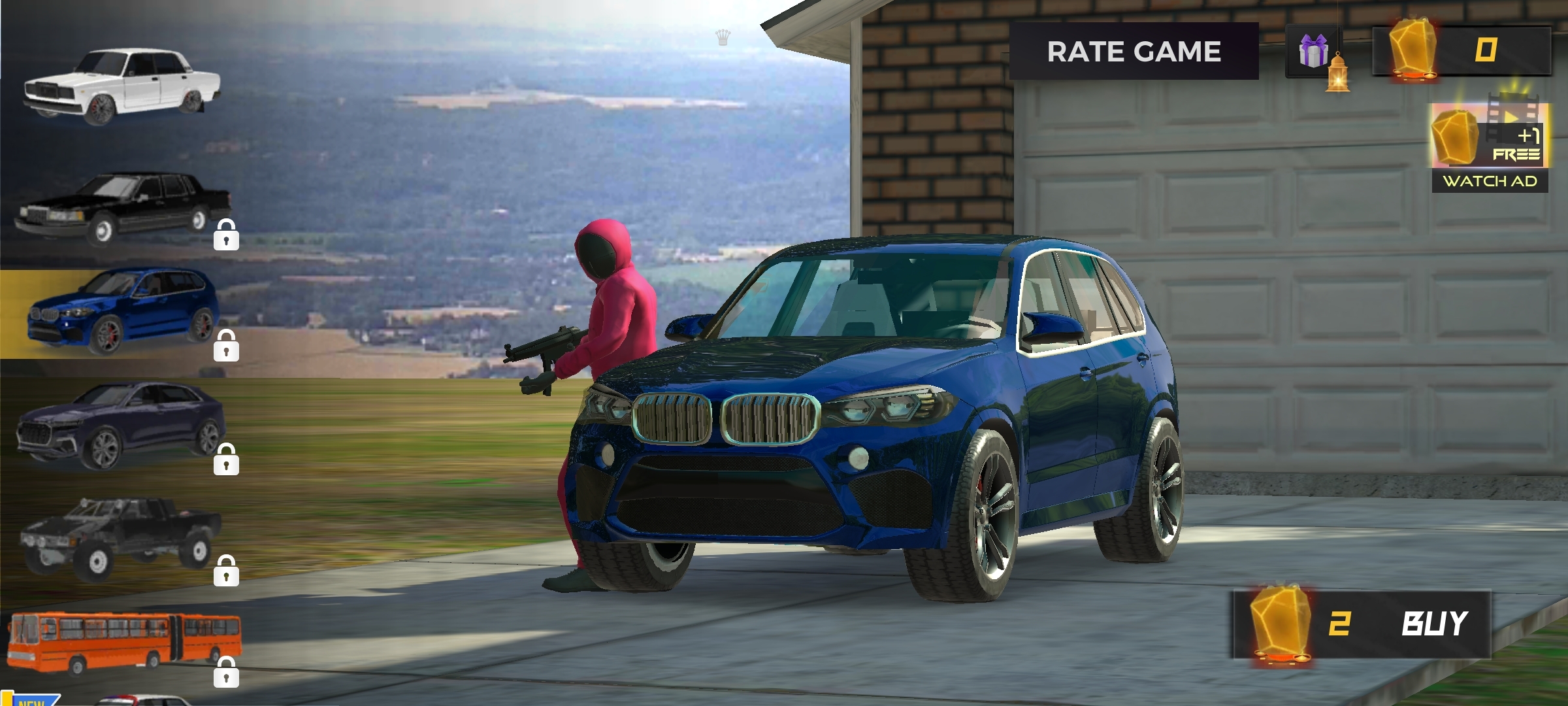Pick the locked dark purple SUV
This screenshot has height=706, width=1568.
(x=122, y=425)
